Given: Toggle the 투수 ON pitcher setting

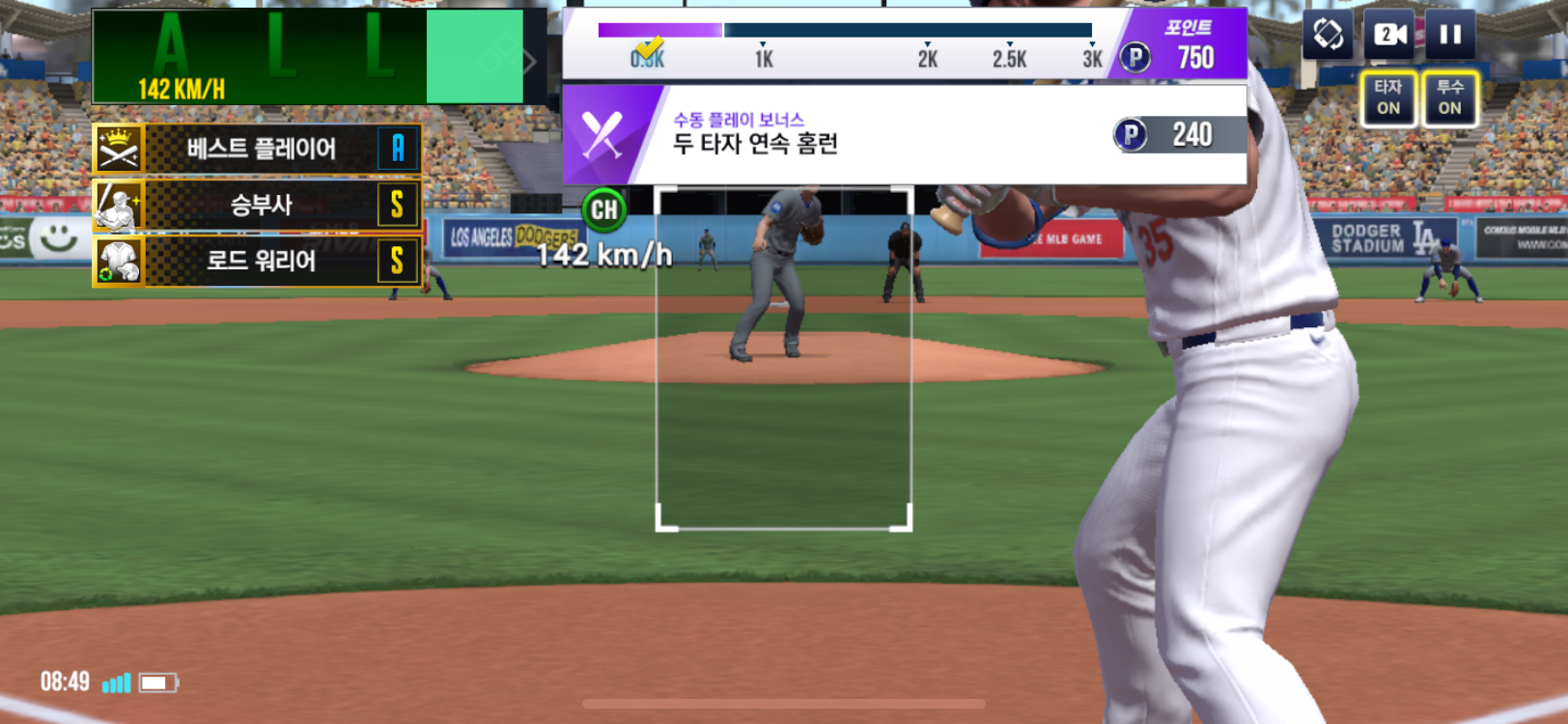Looking at the screenshot, I should tap(1449, 97).
